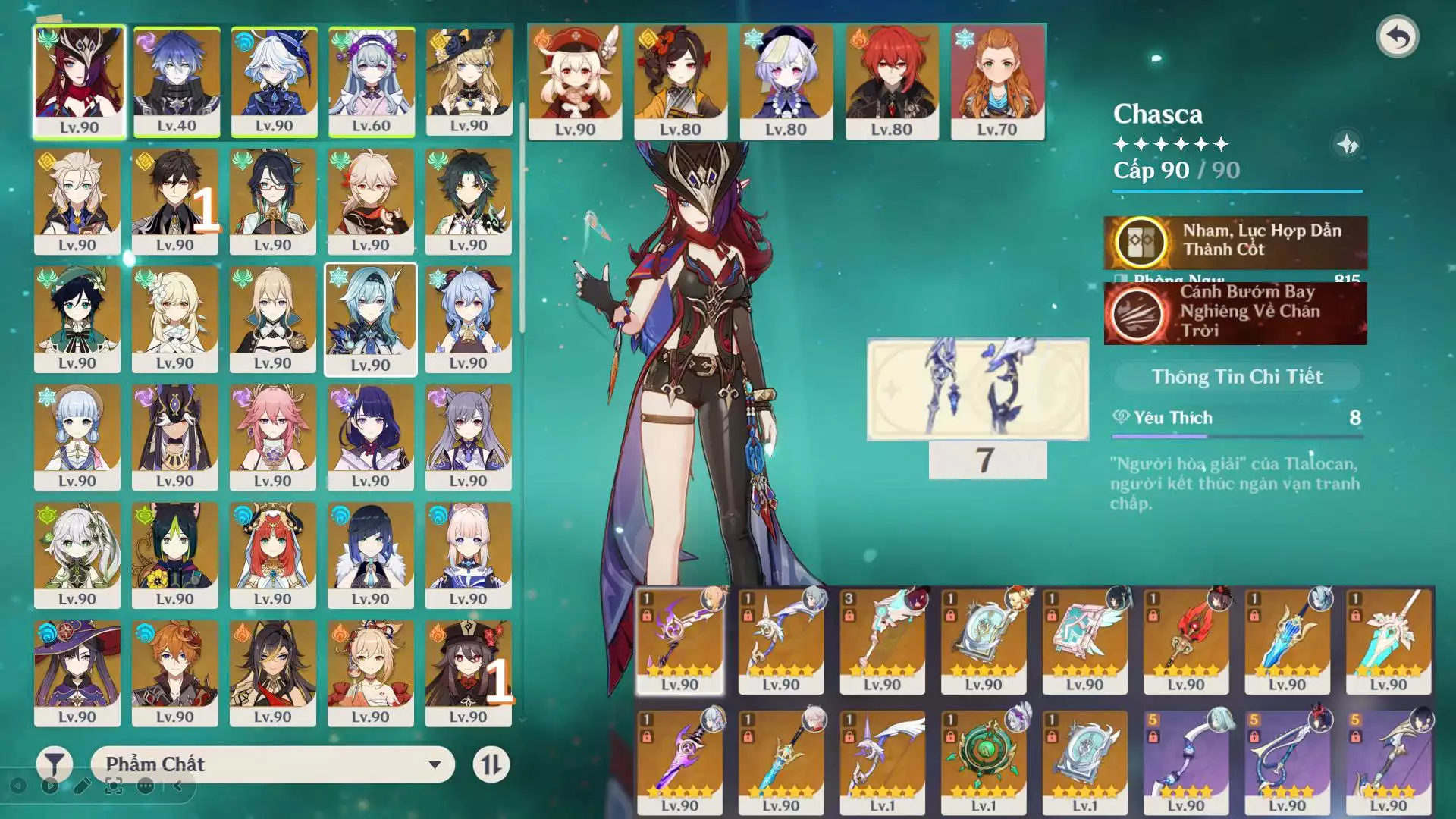This screenshot has width=1456, height=819.
Task: Select Klee's Lv.90 portrait
Action: [575, 82]
